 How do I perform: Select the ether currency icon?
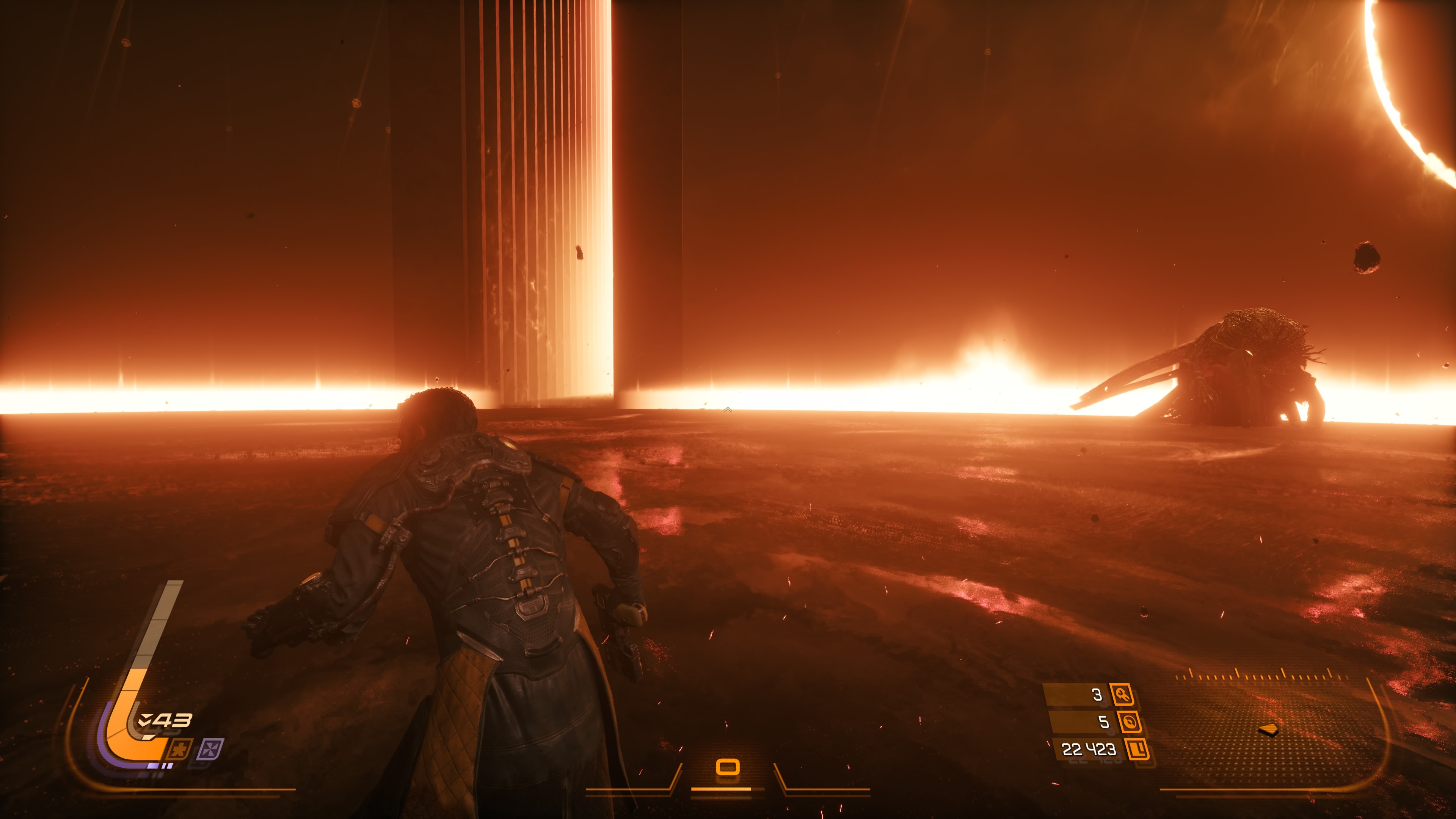tap(1129, 722)
